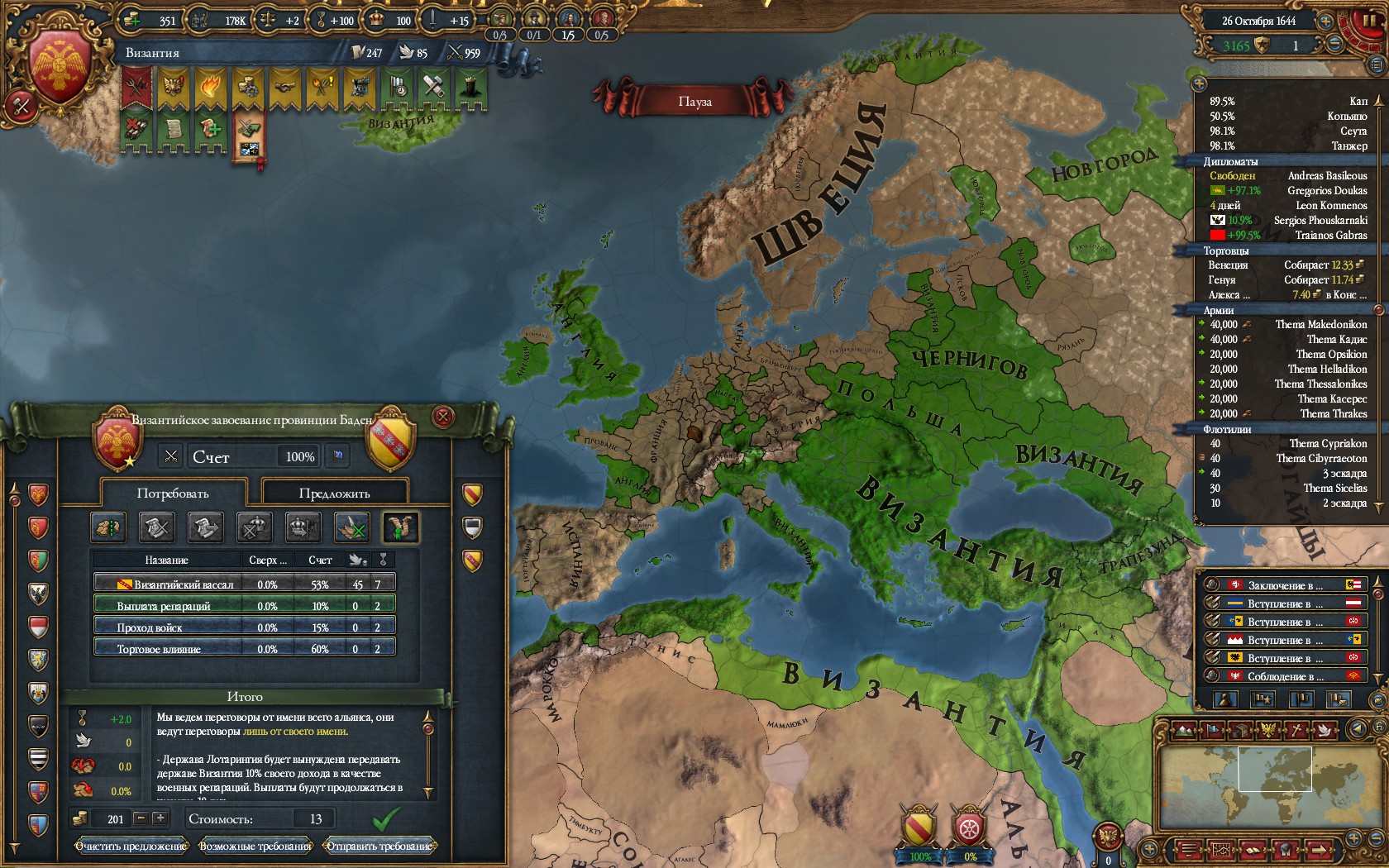Close the peace negotiation window
The image size is (1389, 868).
[x=443, y=417]
